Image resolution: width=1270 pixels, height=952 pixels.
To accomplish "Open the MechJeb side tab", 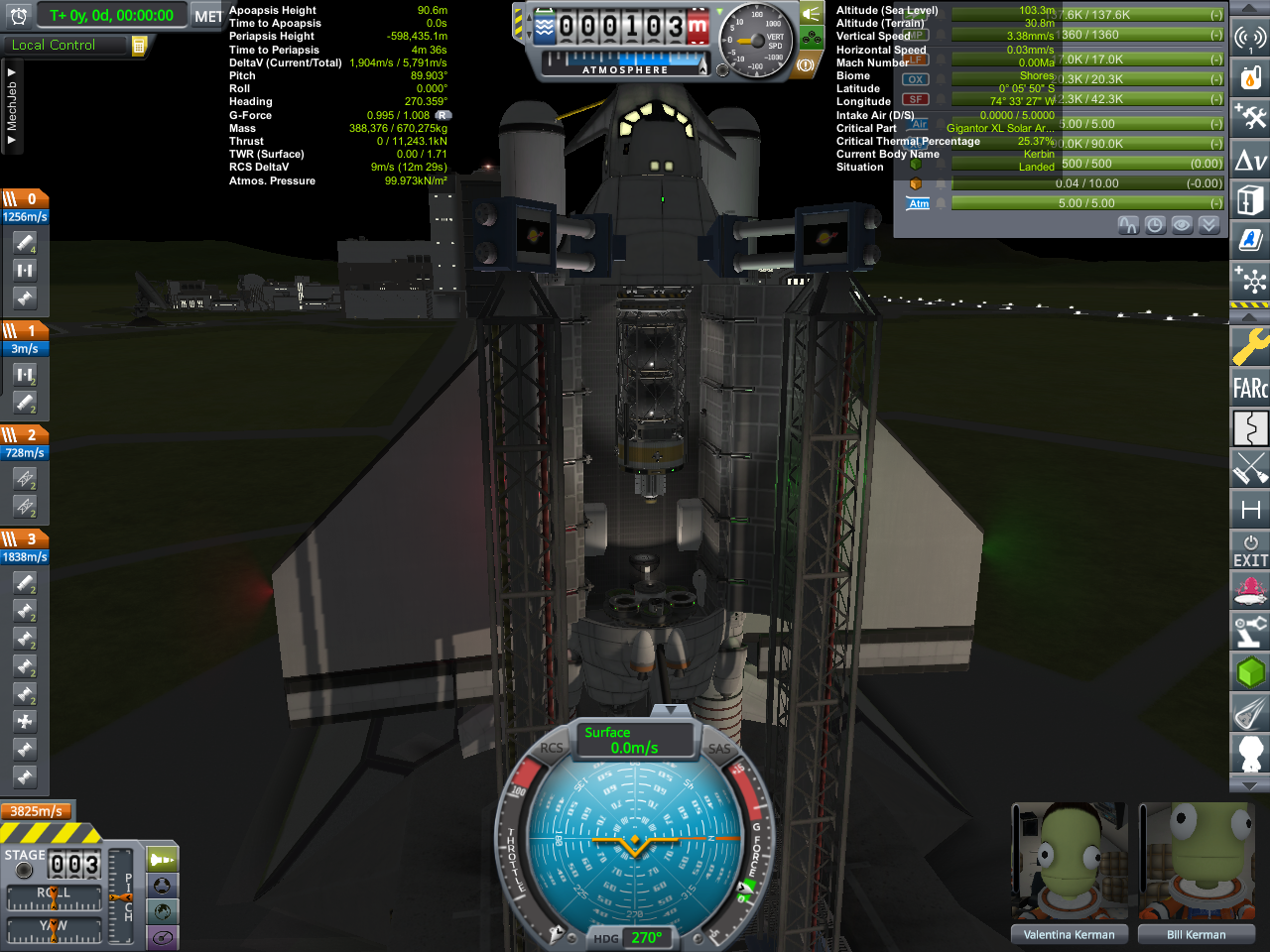I will (x=11, y=109).
